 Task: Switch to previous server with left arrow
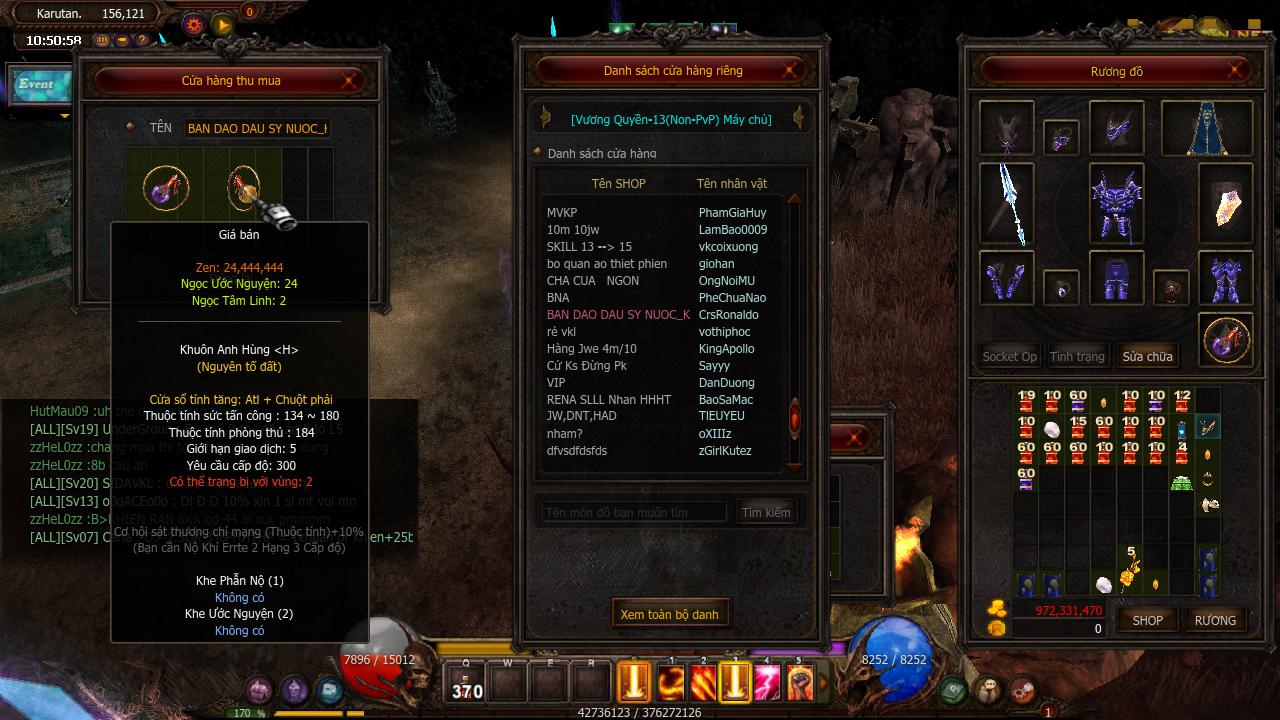pyautogui.click(x=545, y=118)
